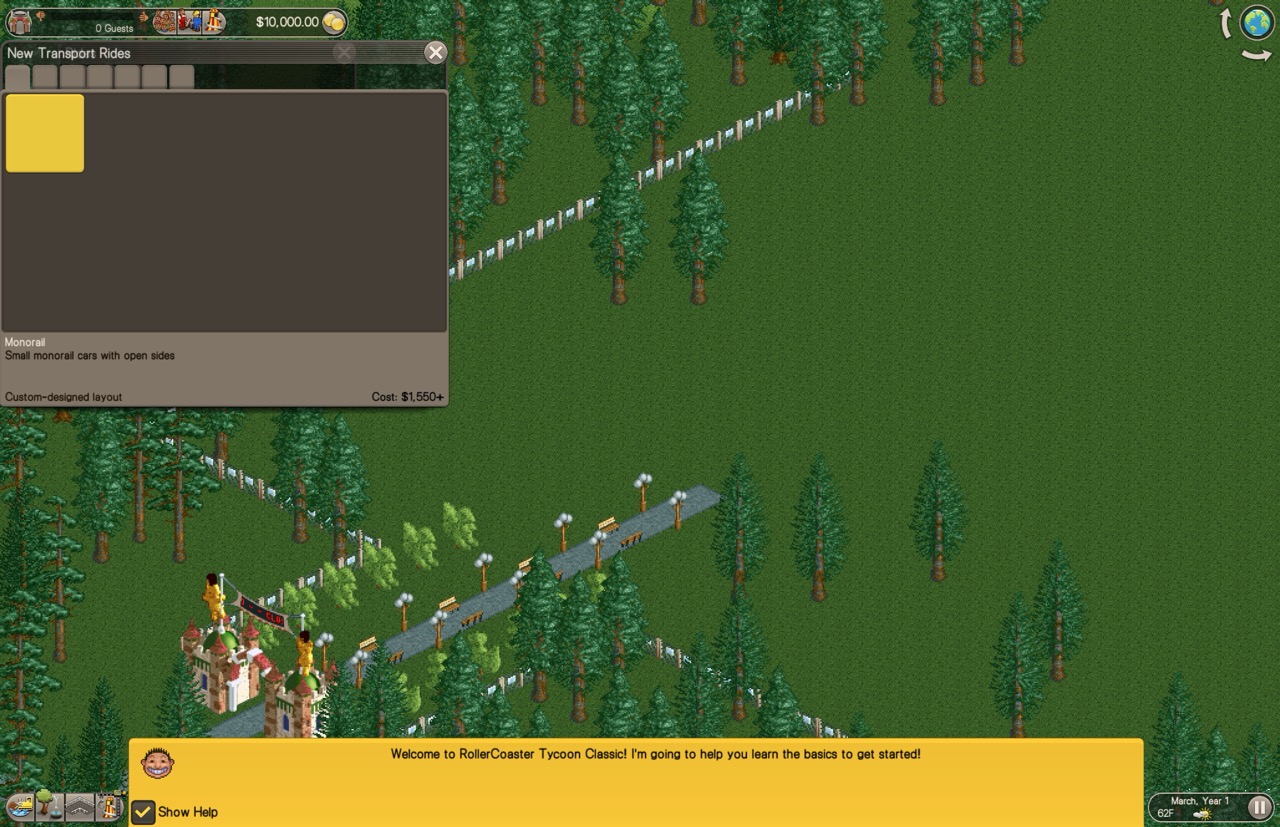Open the park entrance info icon
This screenshot has width=1280, height=827.
20,22
